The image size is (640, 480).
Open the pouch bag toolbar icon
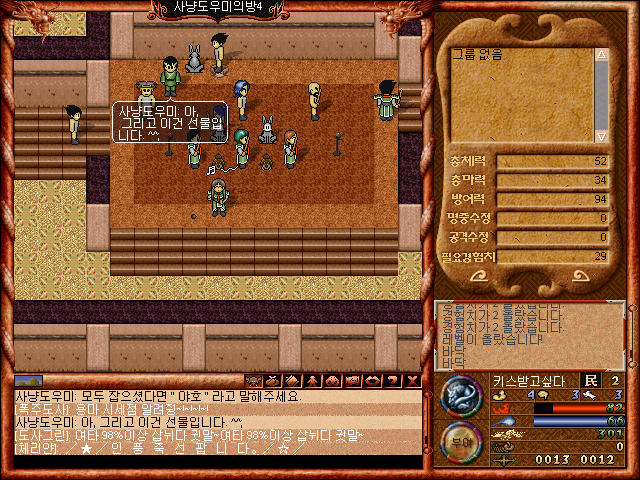tap(273, 381)
